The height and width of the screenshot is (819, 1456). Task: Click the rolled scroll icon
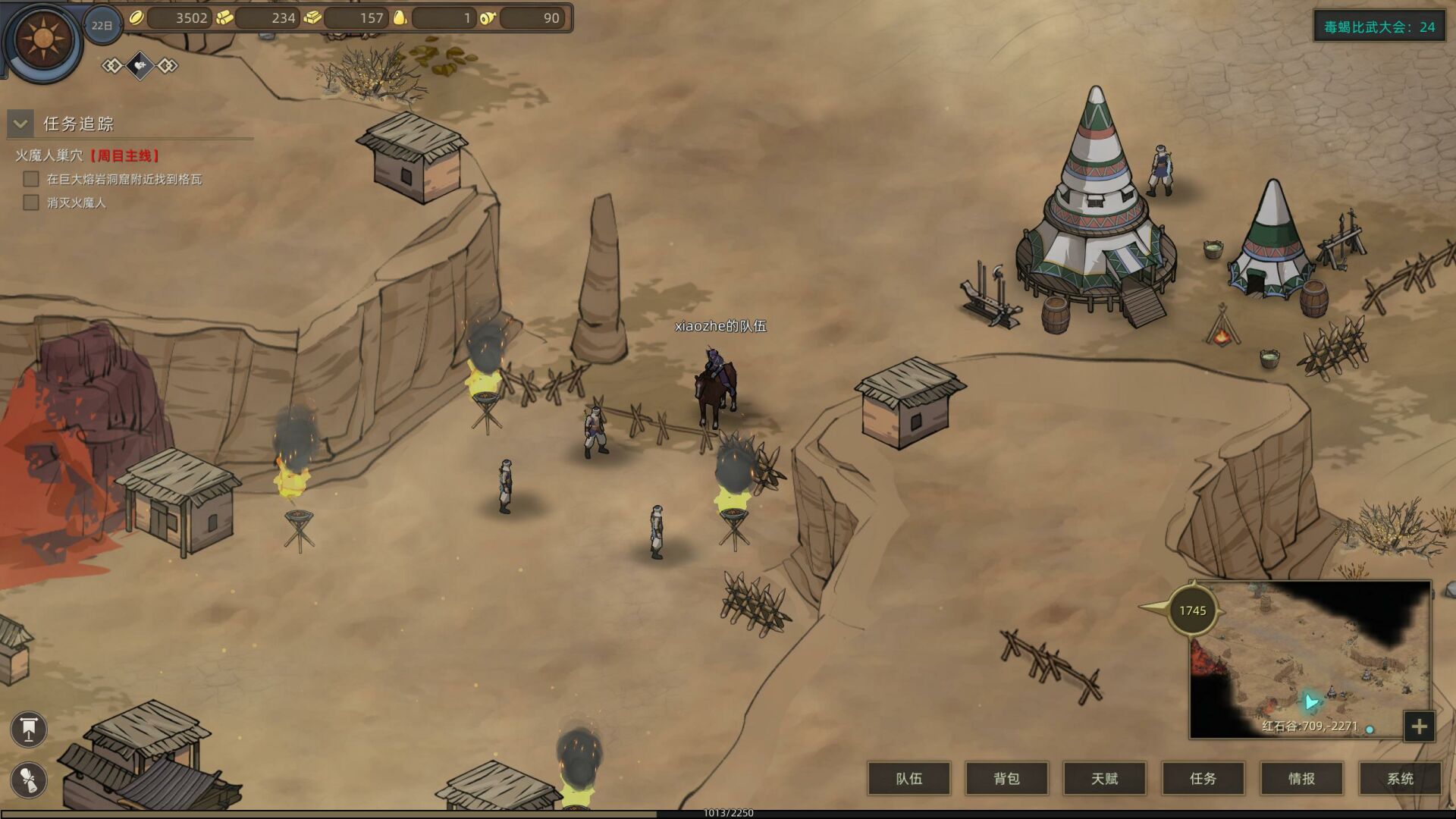(x=29, y=780)
